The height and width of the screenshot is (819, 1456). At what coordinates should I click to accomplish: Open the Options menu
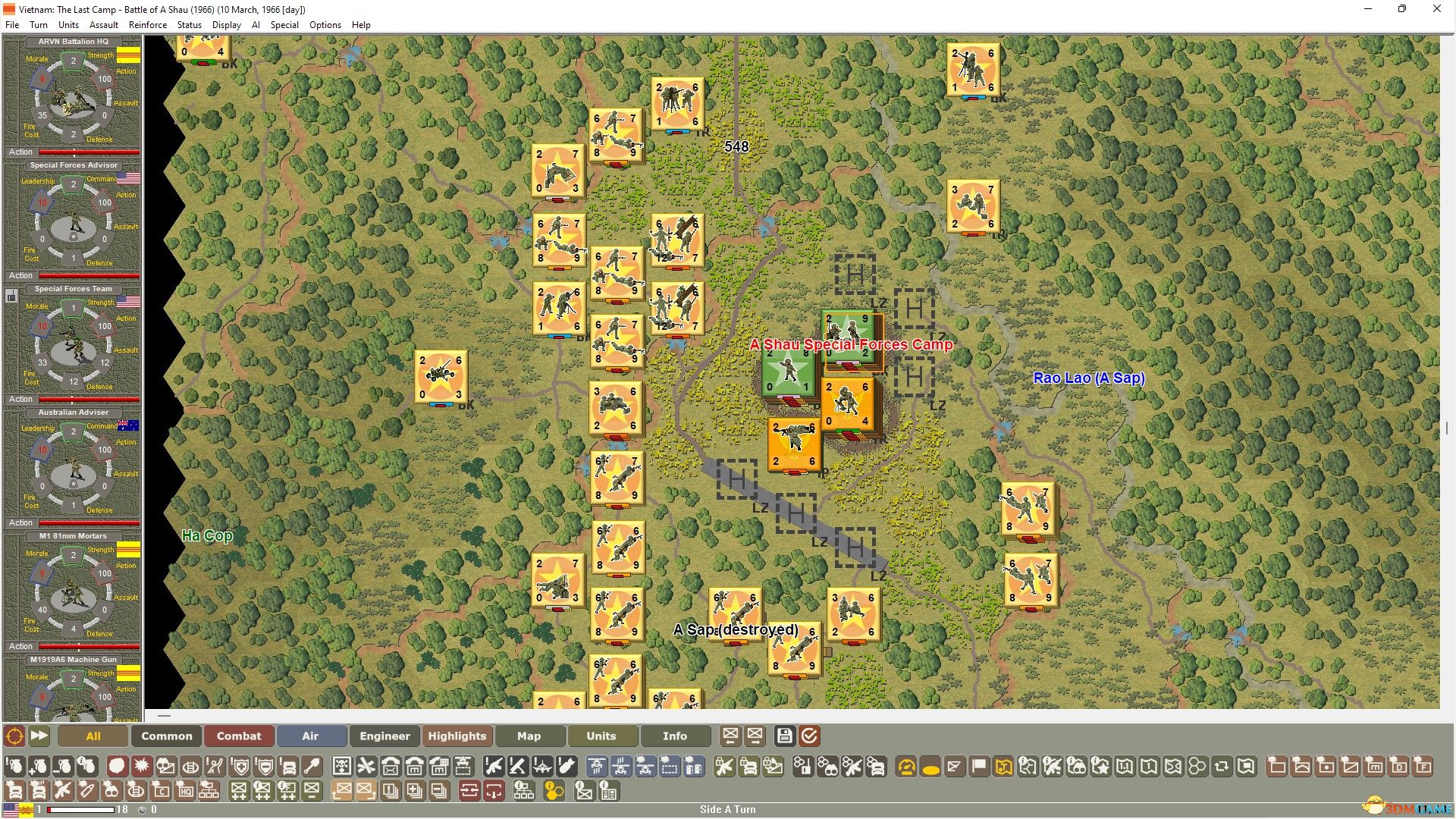325,24
